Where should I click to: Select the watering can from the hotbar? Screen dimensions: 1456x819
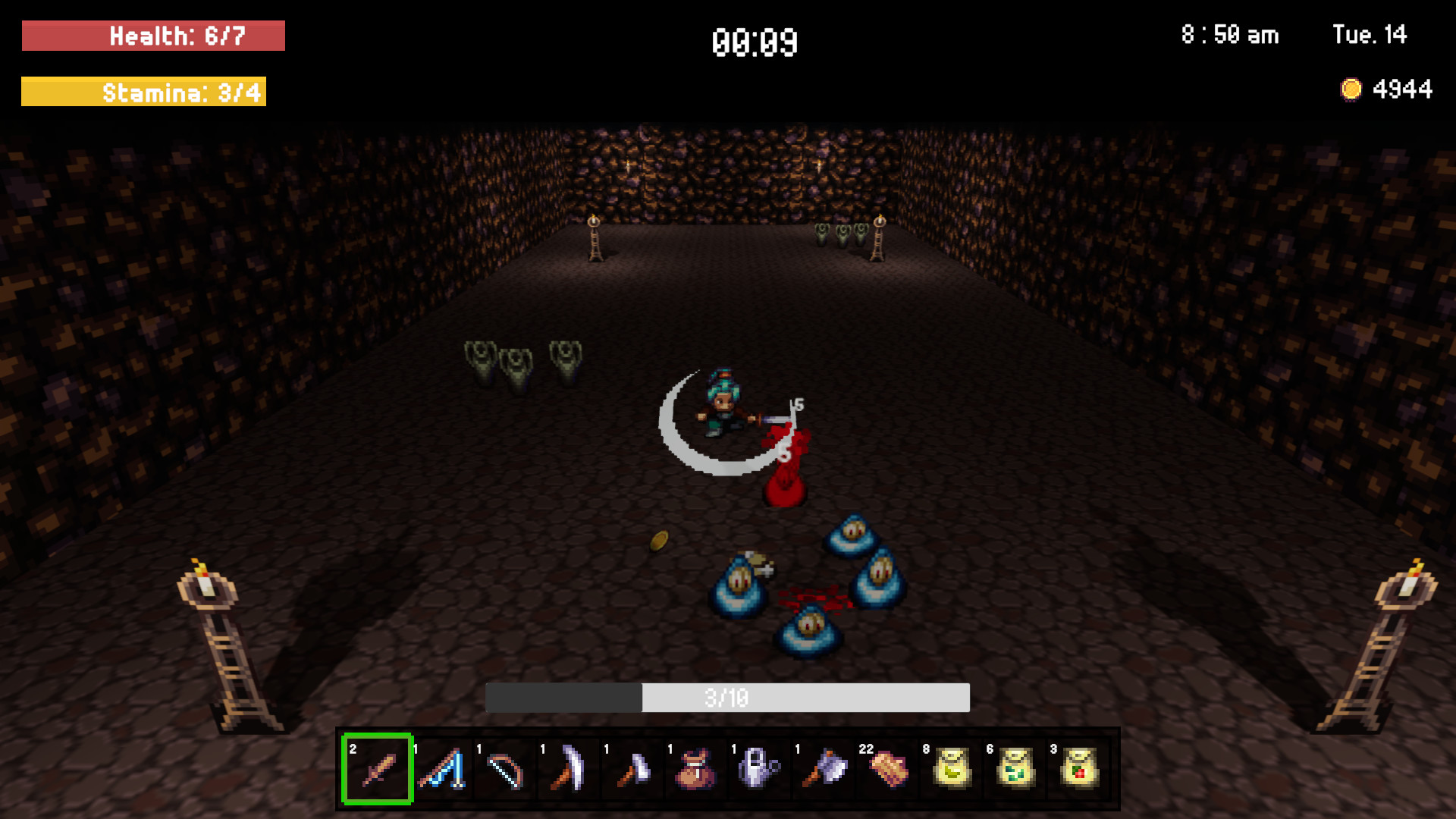(x=760, y=768)
